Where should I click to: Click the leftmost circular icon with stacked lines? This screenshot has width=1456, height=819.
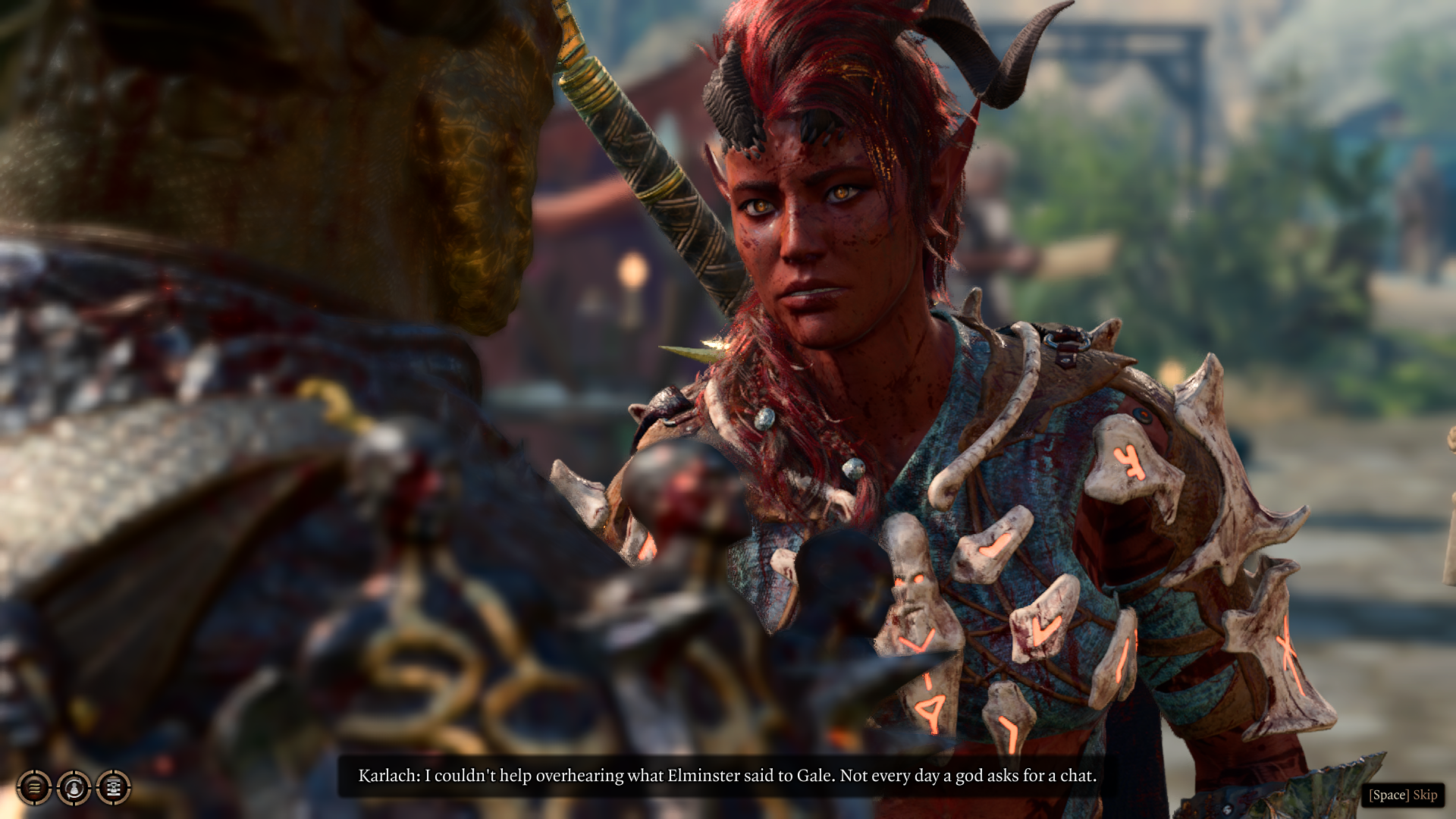(x=34, y=789)
